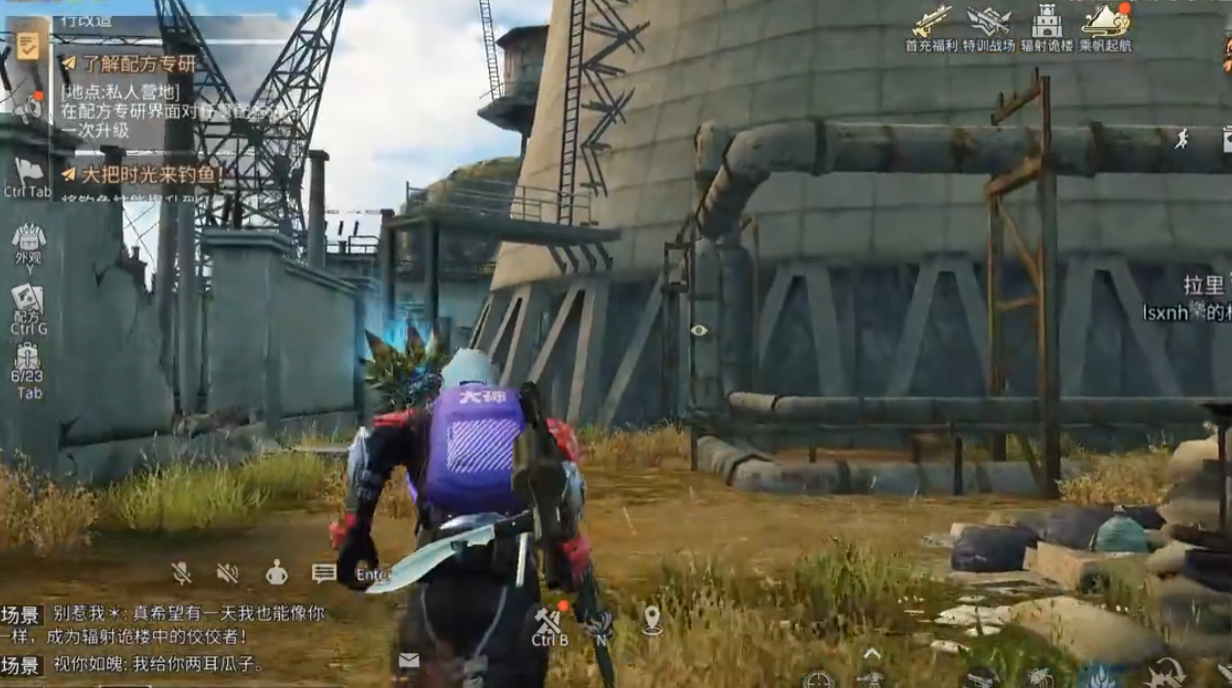Enter the 辐射诡楼 tower event
The height and width of the screenshot is (688, 1232).
pos(1046,25)
